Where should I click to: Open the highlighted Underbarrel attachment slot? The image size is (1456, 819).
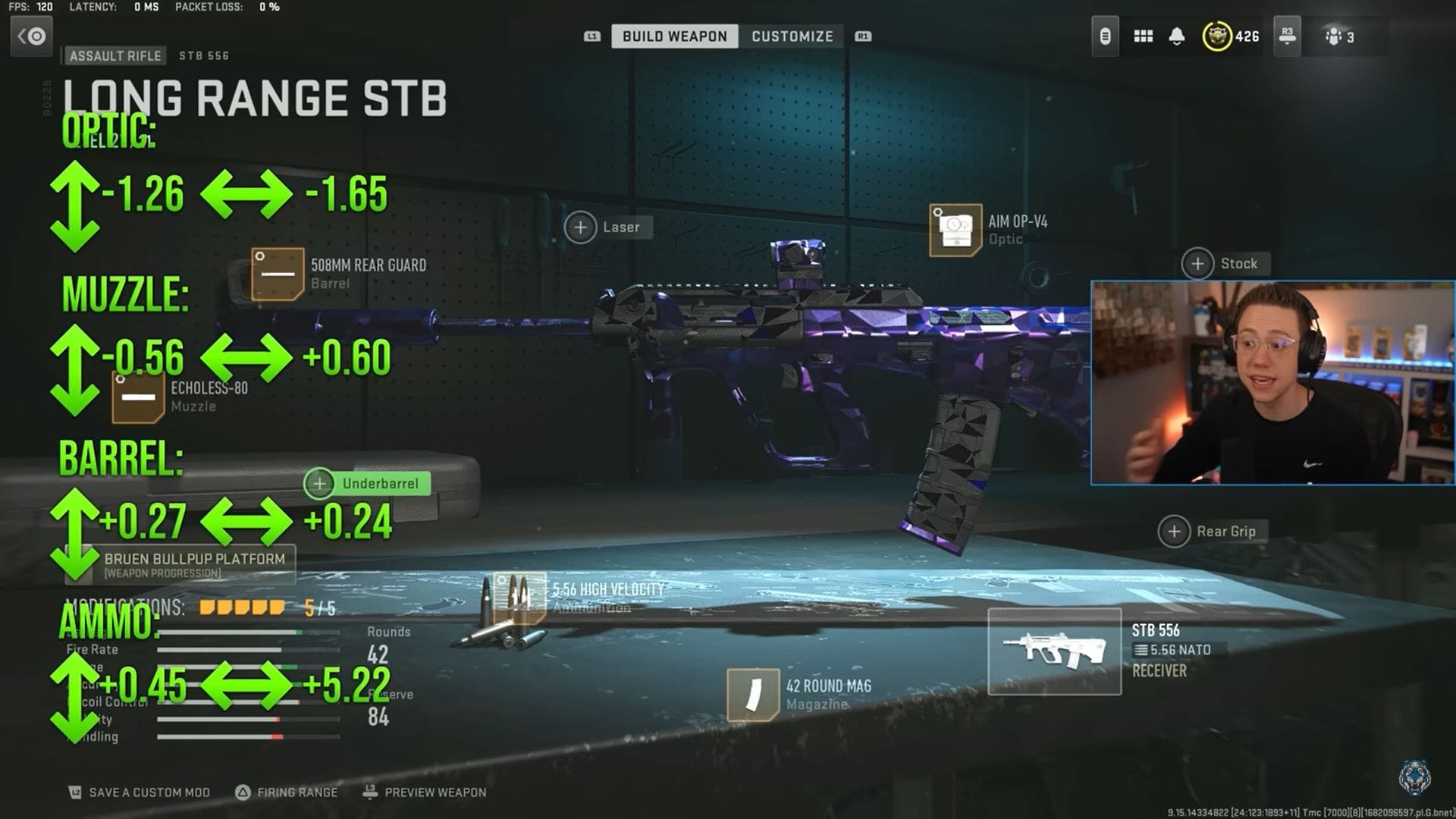pos(319,482)
